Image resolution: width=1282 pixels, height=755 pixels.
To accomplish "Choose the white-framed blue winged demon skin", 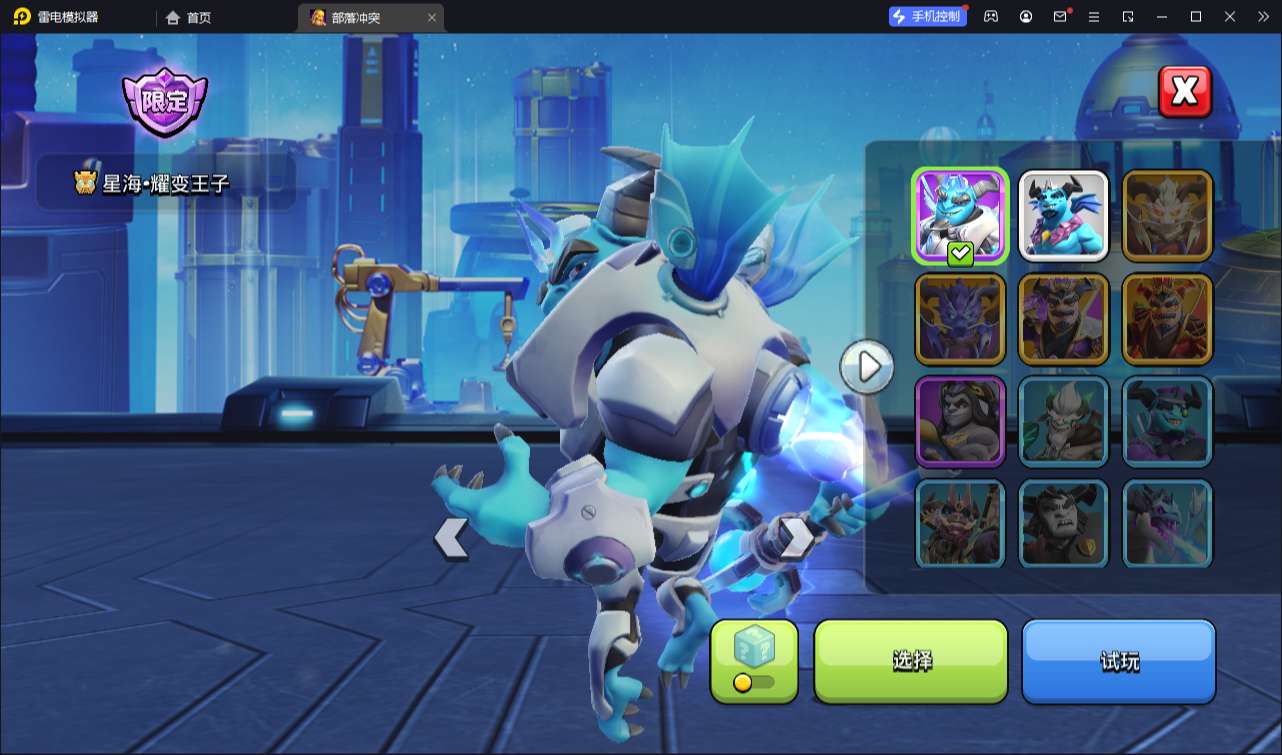I will pyautogui.click(x=1063, y=215).
